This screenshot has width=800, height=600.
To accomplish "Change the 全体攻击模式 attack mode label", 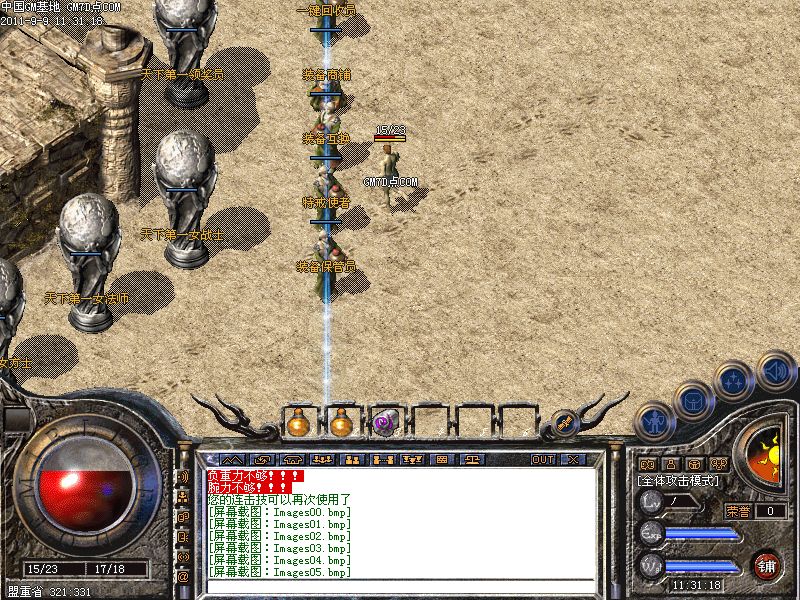I will pos(678,481).
